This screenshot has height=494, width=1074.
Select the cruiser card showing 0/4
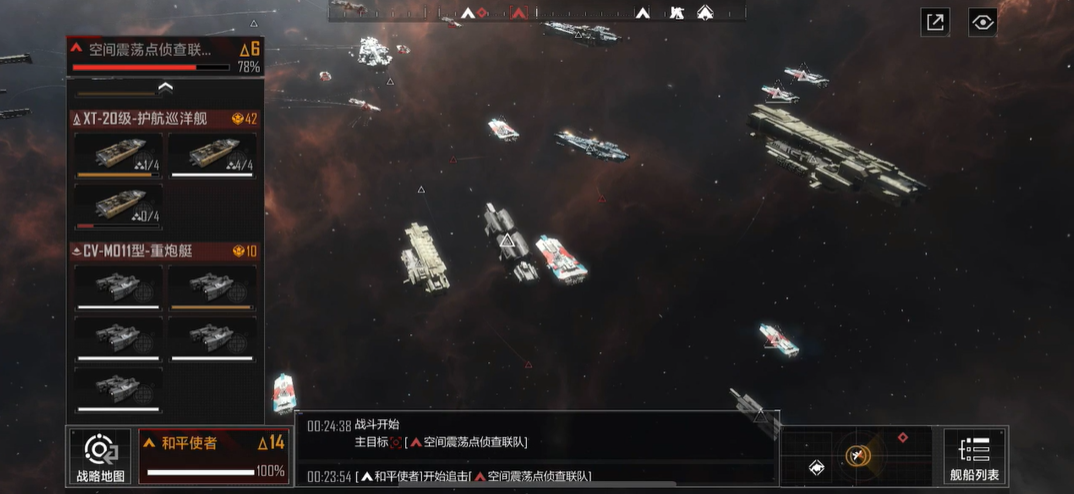tap(118, 205)
